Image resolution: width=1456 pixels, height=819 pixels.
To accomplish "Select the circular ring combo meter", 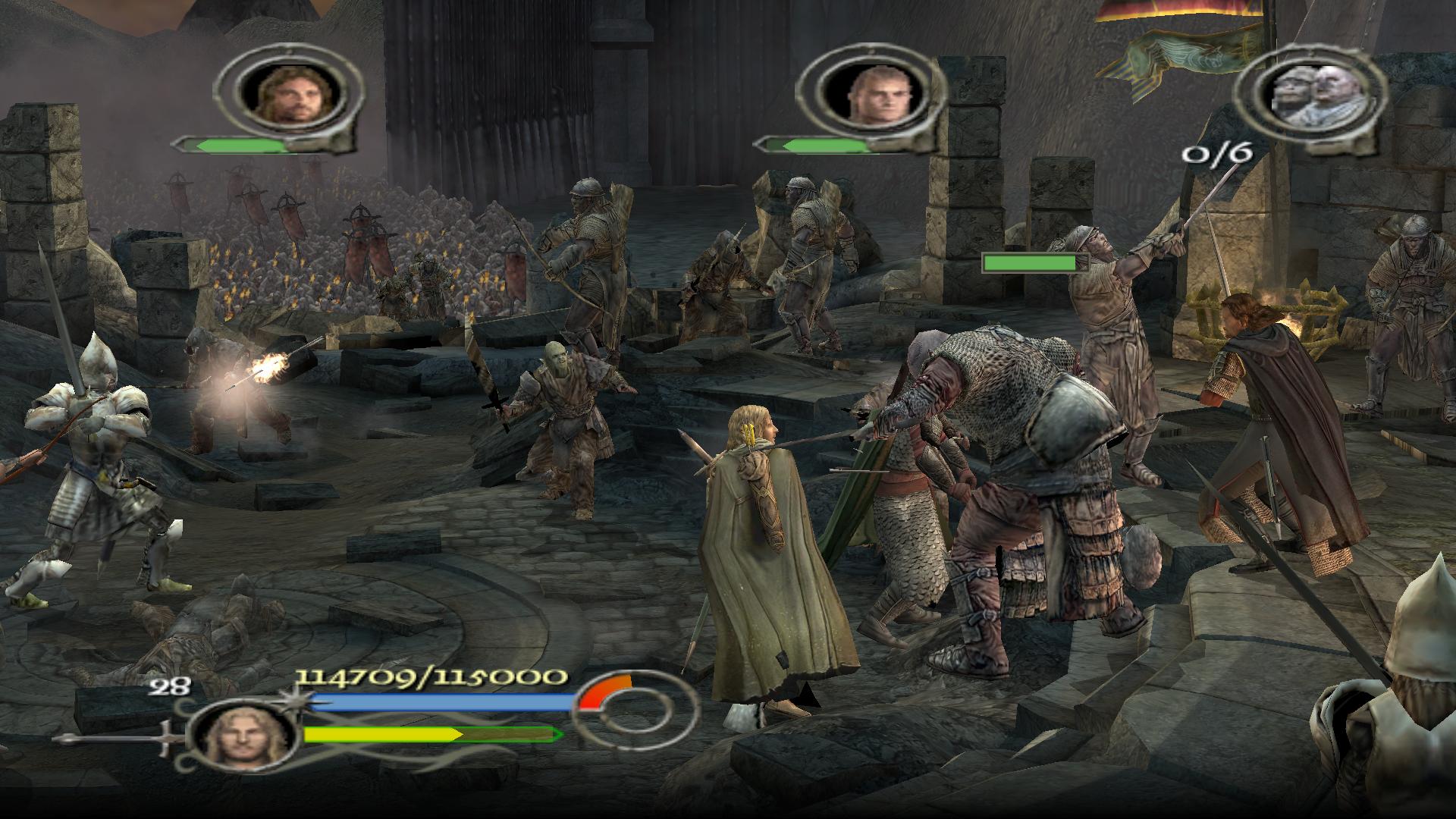I will coord(634,713).
